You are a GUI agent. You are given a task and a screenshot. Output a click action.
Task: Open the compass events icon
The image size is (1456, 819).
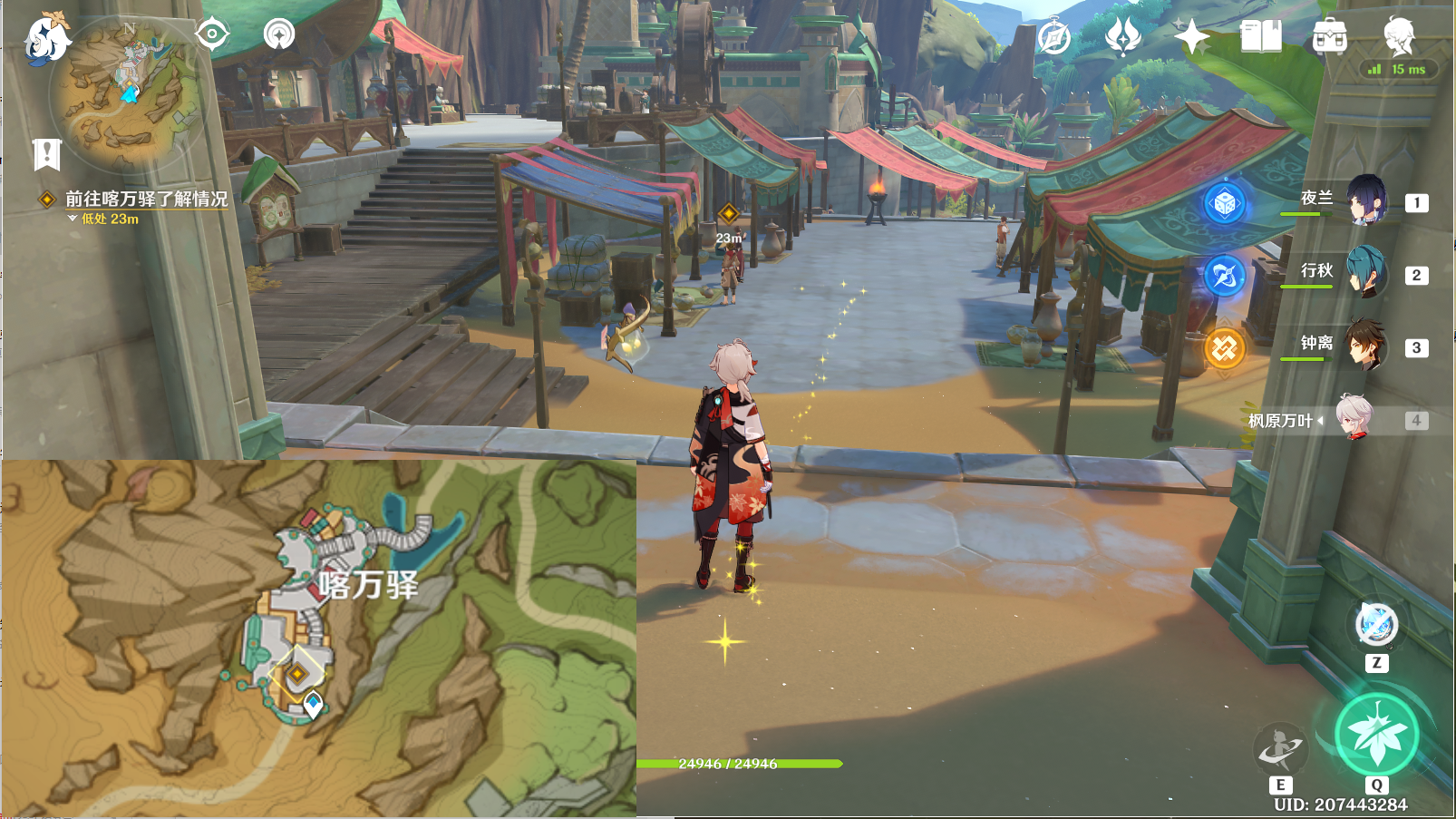[x=1053, y=38]
